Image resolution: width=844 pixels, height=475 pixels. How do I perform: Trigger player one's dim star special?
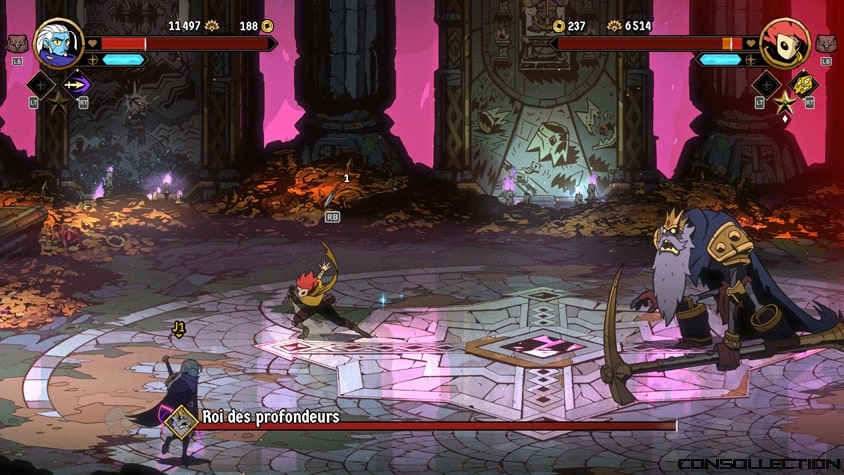[58, 102]
